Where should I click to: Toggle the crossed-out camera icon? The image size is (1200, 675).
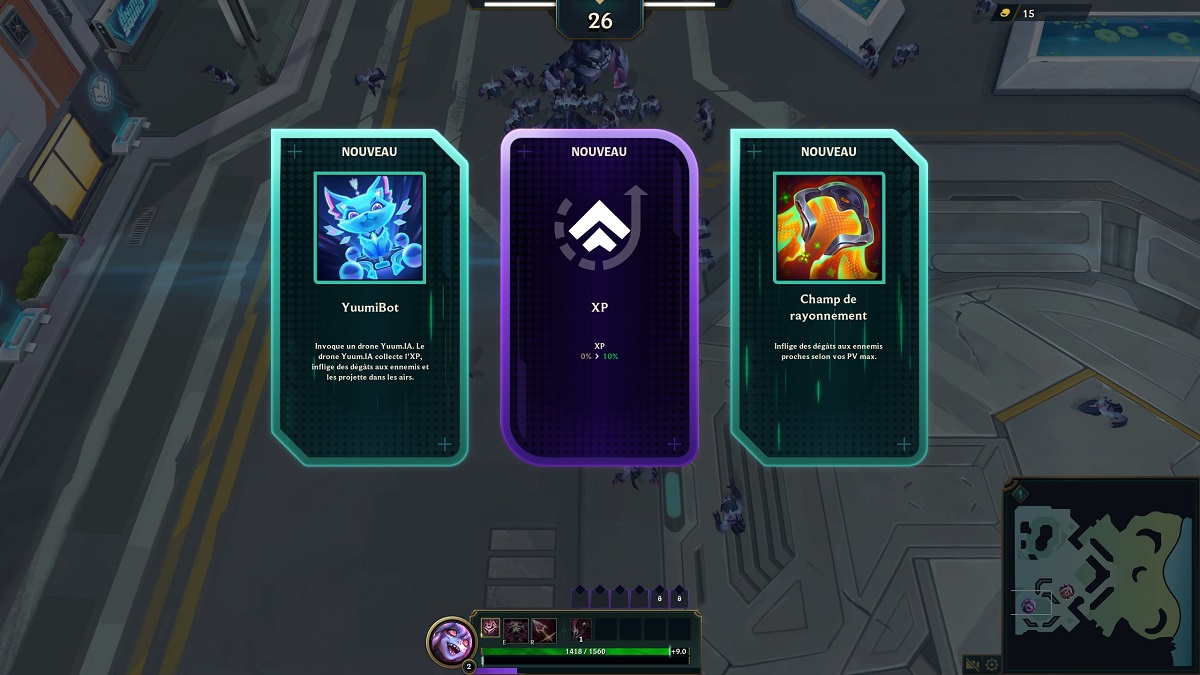click(x=972, y=664)
